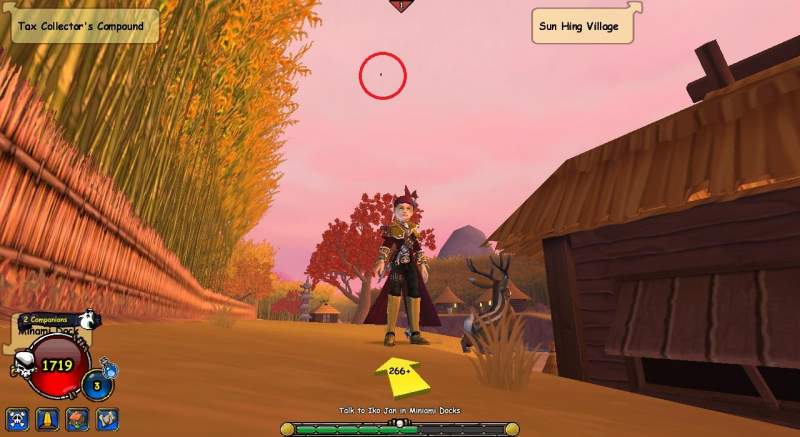The width and height of the screenshot is (800, 437).
Task: Open the map scroll icon
Action: coord(106,417)
